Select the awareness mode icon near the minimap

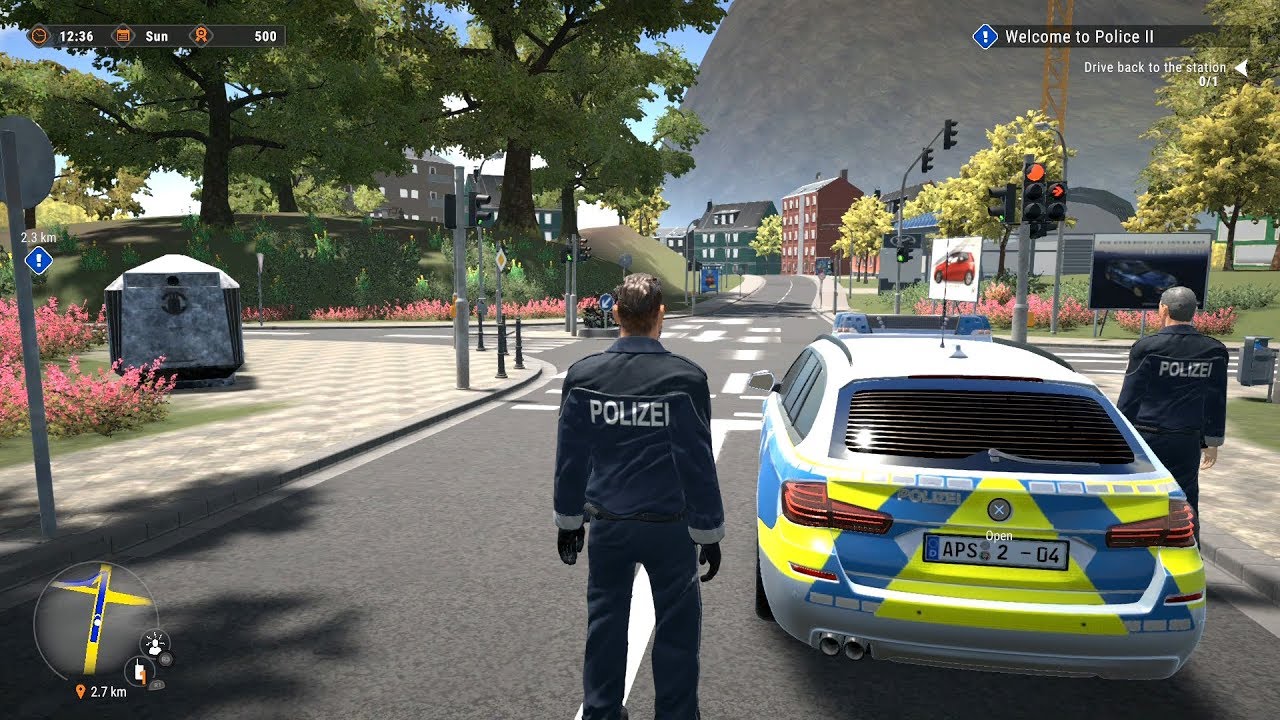point(155,643)
